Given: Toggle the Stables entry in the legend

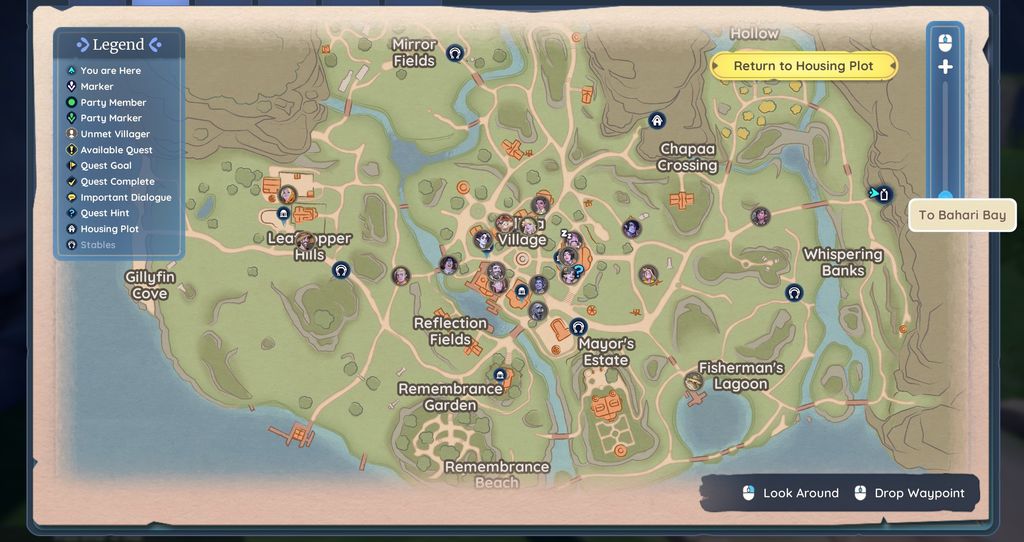Looking at the screenshot, I should point(97,245).
